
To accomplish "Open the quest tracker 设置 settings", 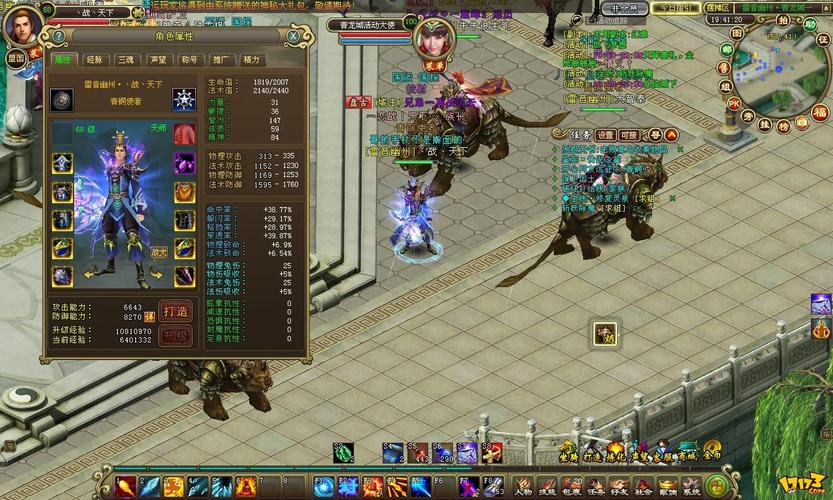I will [x=606, y=134].
